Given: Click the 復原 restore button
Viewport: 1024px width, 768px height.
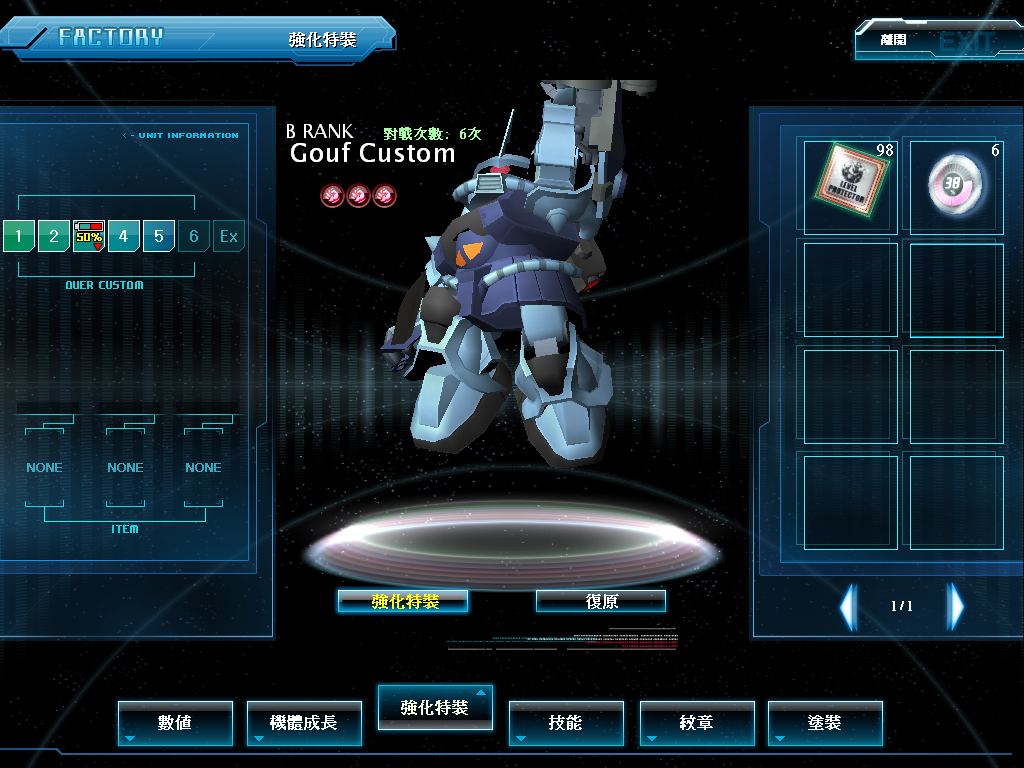Looking at the screenshot, I should coord(601,601).
